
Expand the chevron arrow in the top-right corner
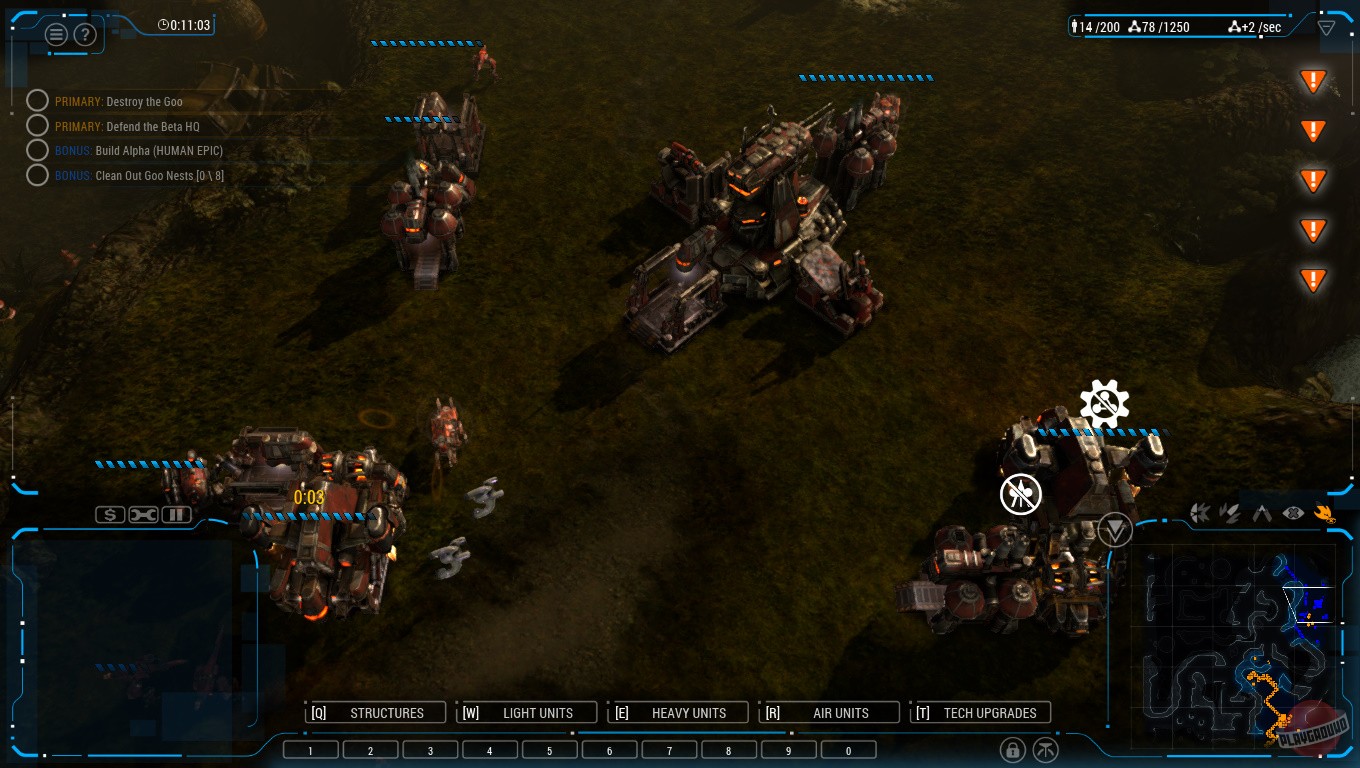pyautogui.click(x=1327, y=27)
